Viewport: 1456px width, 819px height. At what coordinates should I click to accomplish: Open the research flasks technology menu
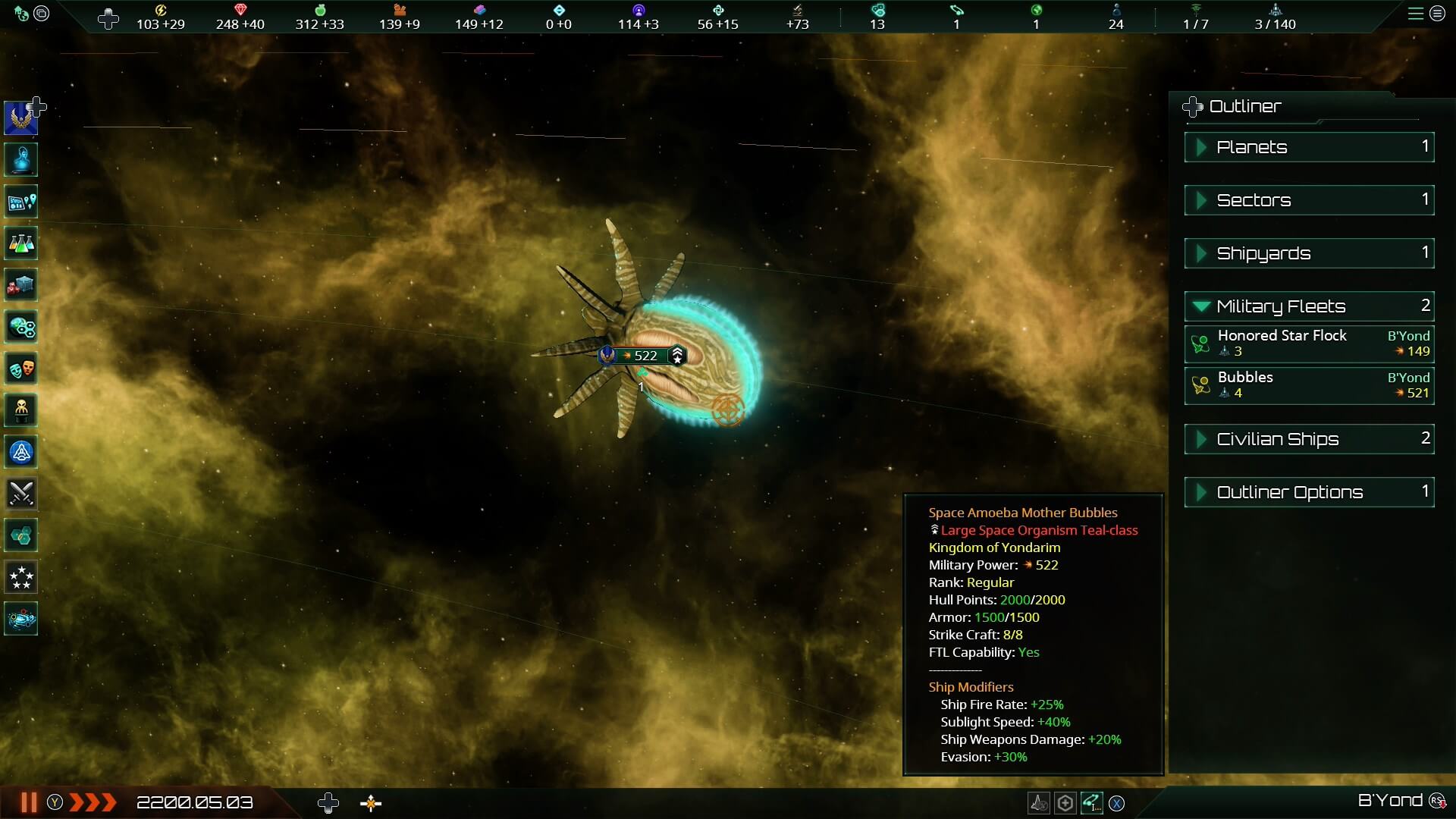[21, 243]
